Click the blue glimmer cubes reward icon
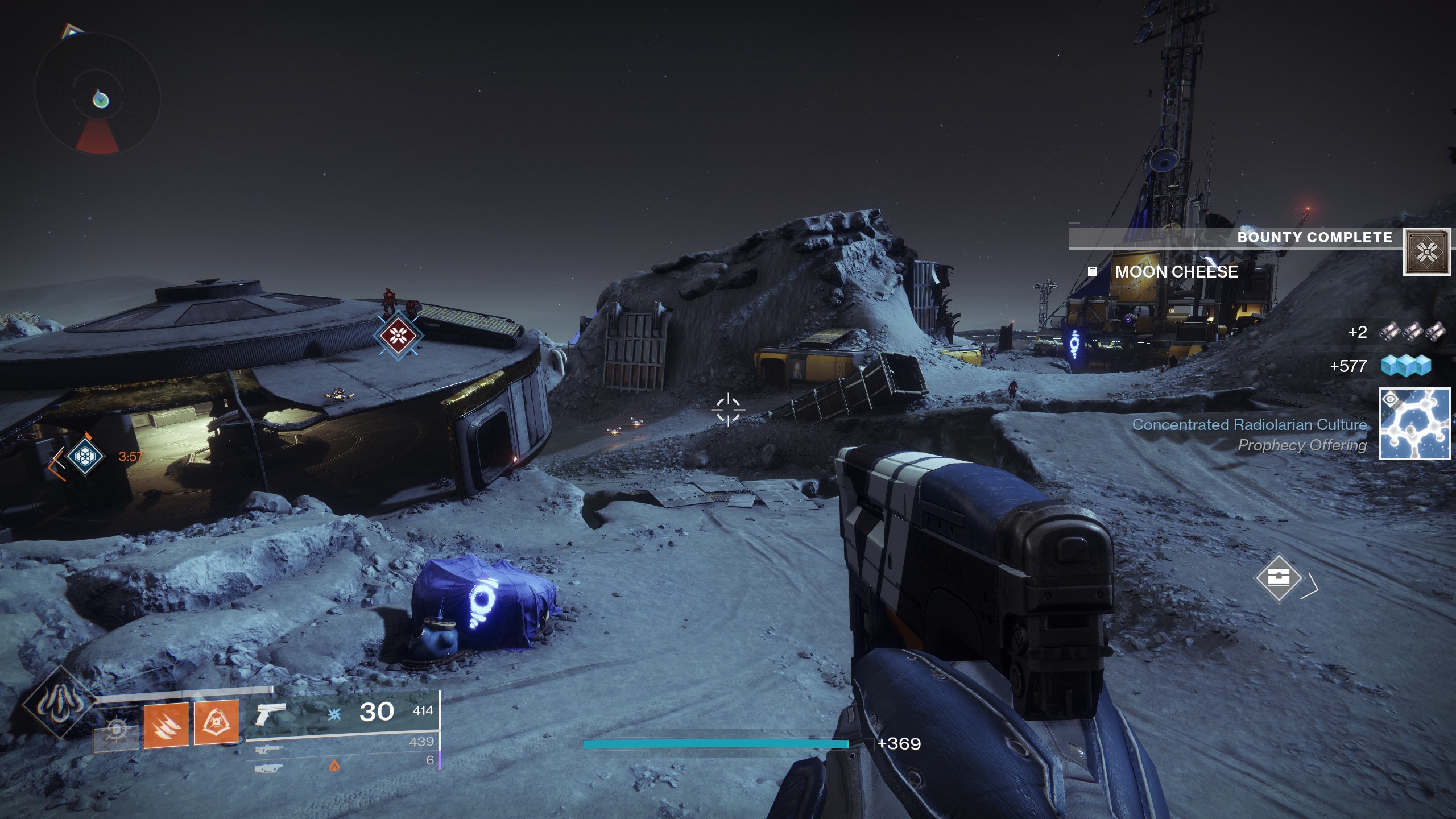The image size is (1456, 819). [x=1406, y=366]
